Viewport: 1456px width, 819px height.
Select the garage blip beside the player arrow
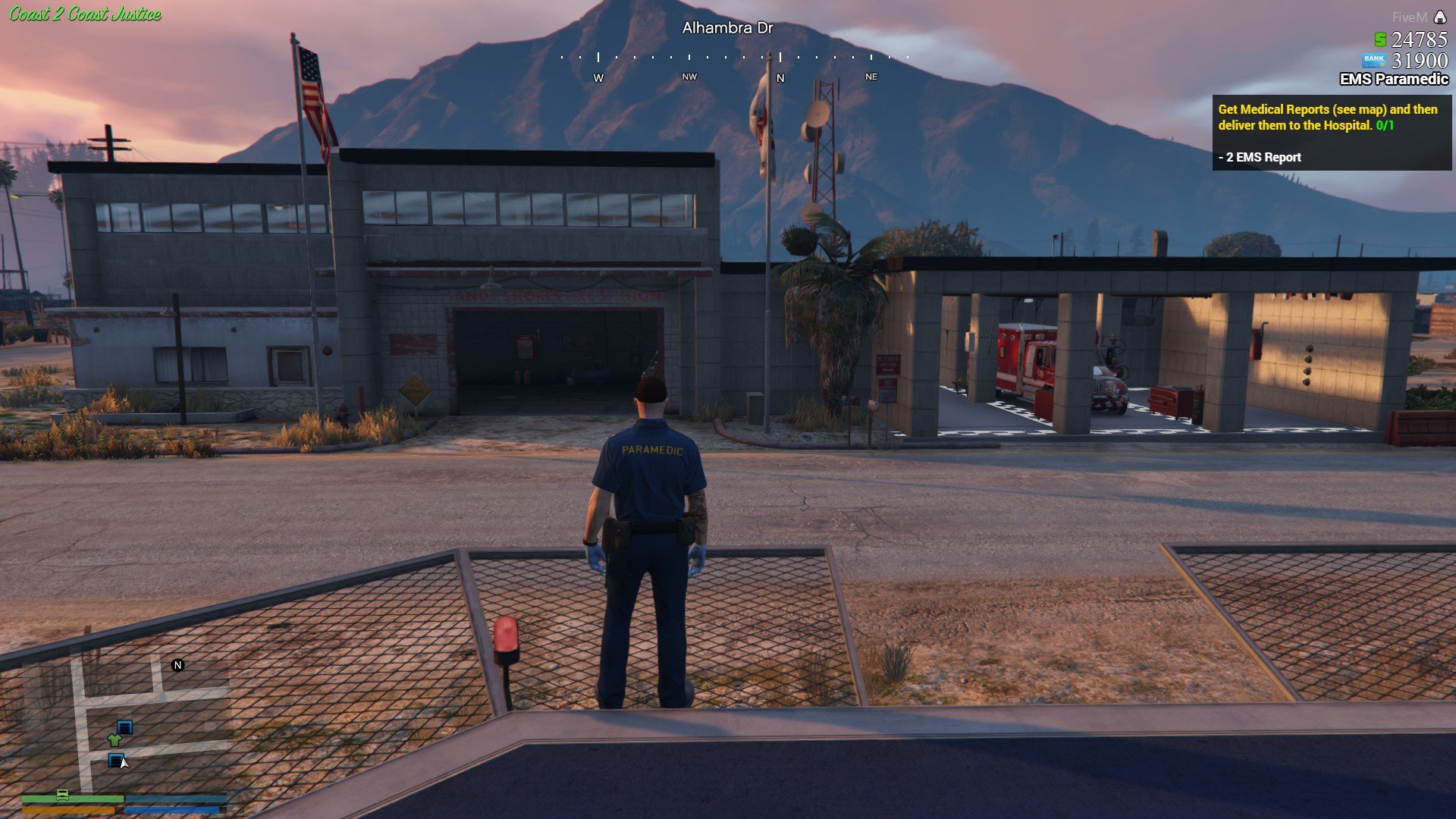[x=115, y=759]
